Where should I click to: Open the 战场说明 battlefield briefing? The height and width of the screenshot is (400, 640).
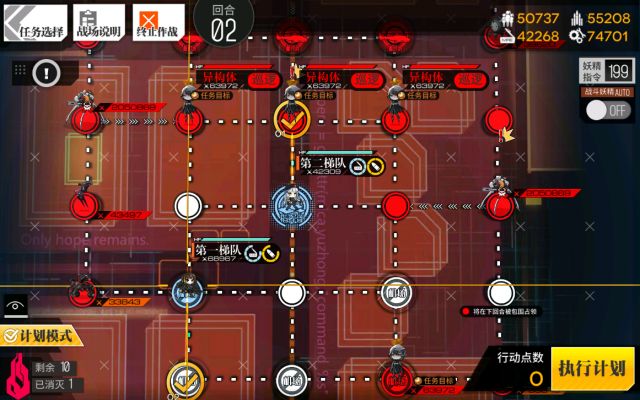pyautogui.click(x=98, y=22)
